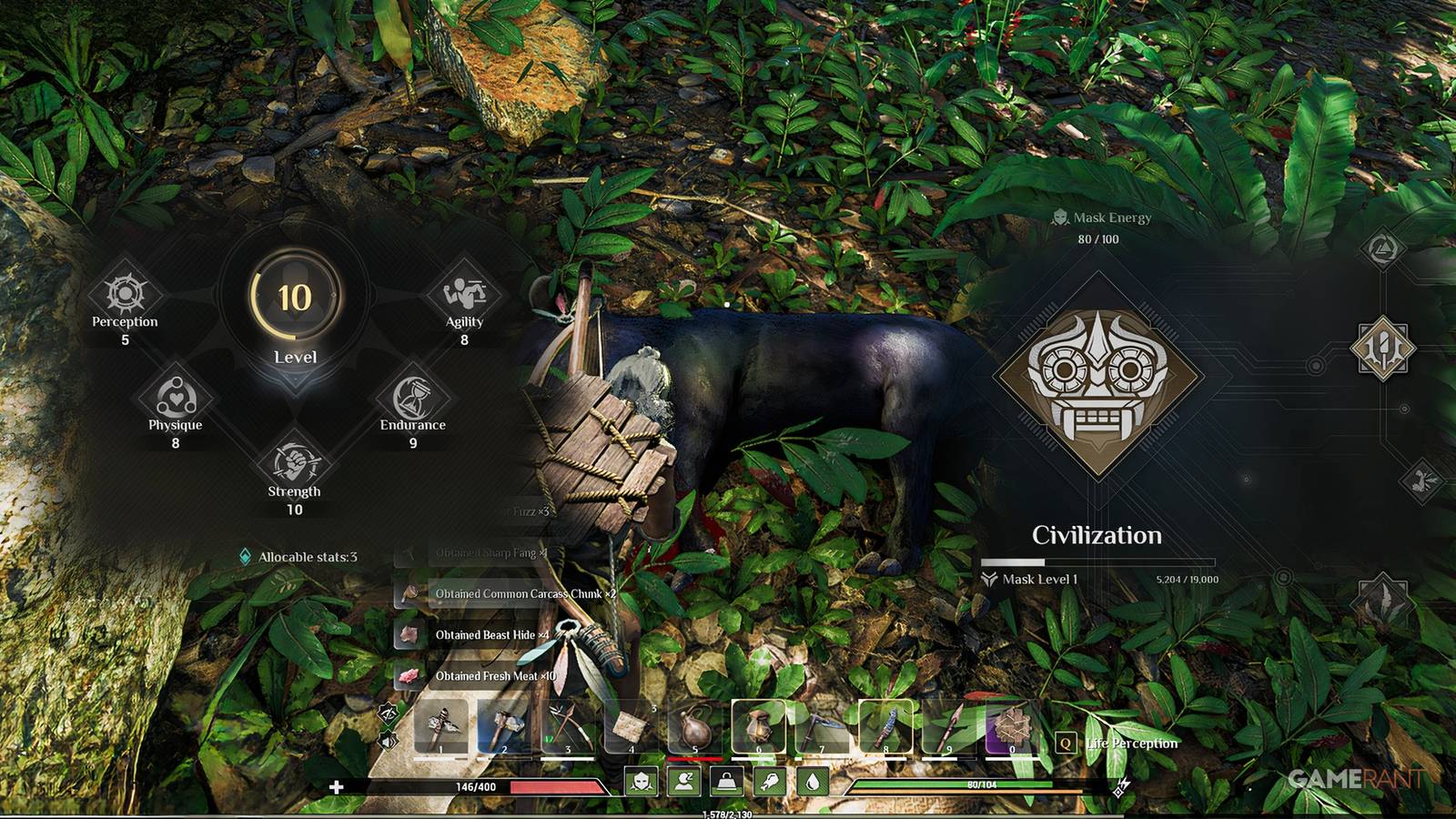The image size is (1456, 819).
Task: Open the top triangular node in the mask tree
Action: 1383,248
